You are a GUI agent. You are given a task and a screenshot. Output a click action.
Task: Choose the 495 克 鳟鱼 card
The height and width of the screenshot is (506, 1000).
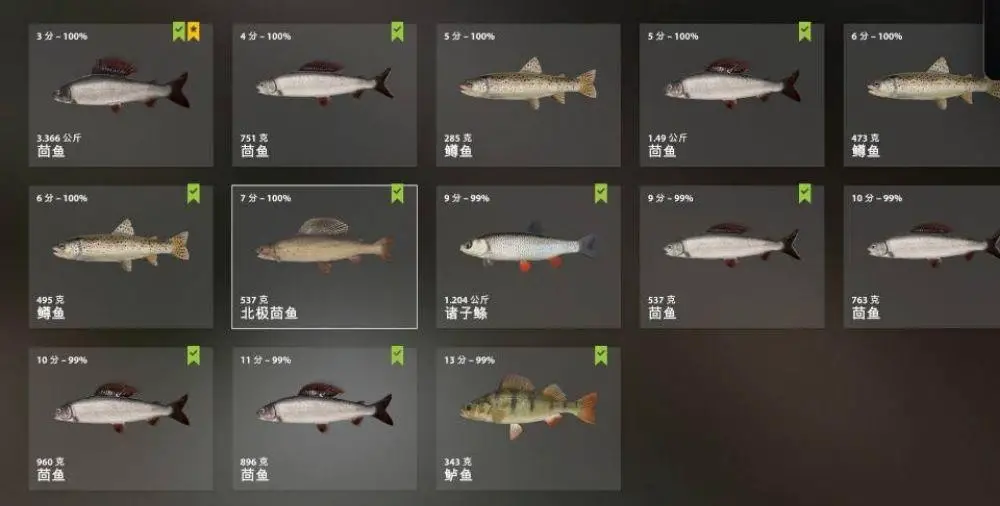click(x=120, y=257)
